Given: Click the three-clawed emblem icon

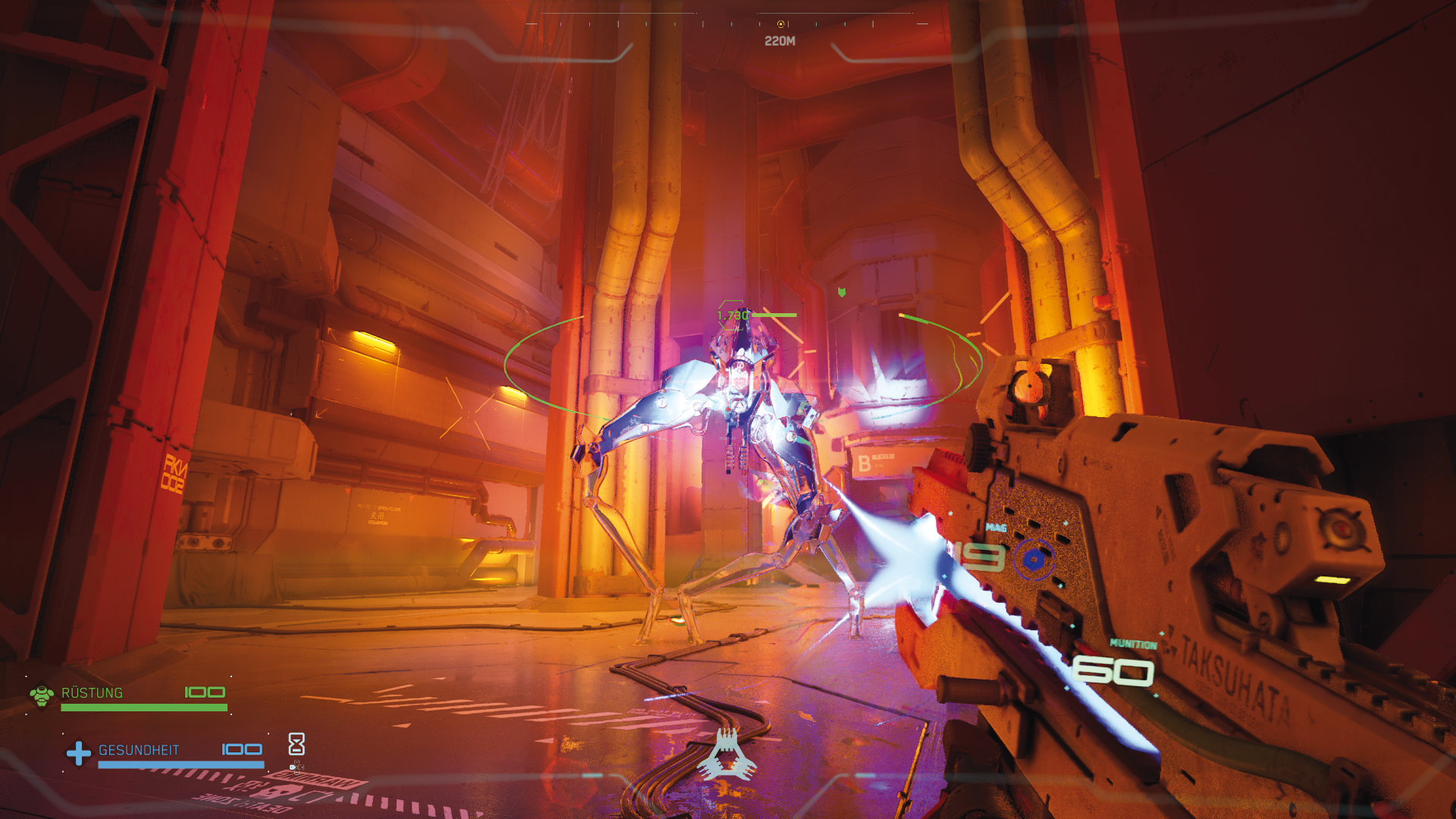Looking at the screenshot, I should point(727,755).
